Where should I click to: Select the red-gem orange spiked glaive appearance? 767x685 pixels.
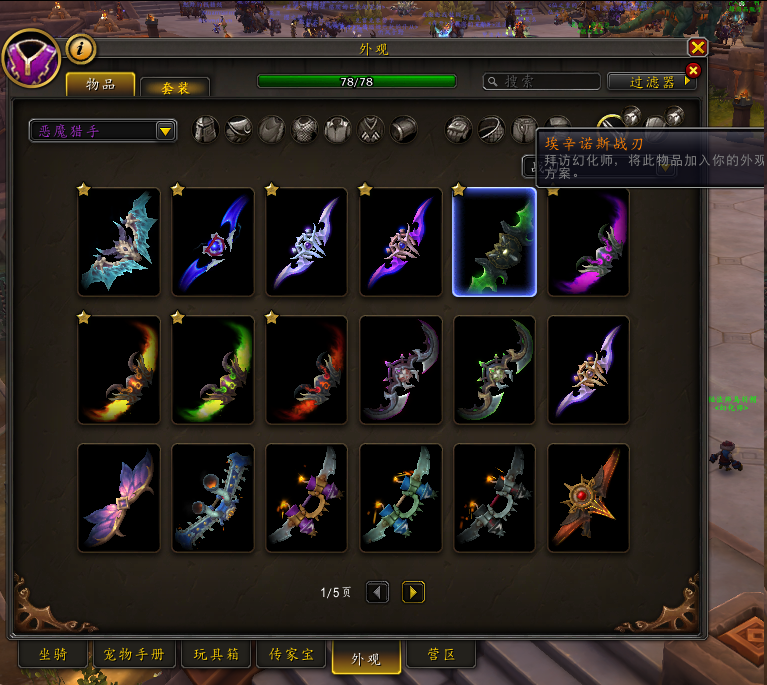(x=588, y=498)
